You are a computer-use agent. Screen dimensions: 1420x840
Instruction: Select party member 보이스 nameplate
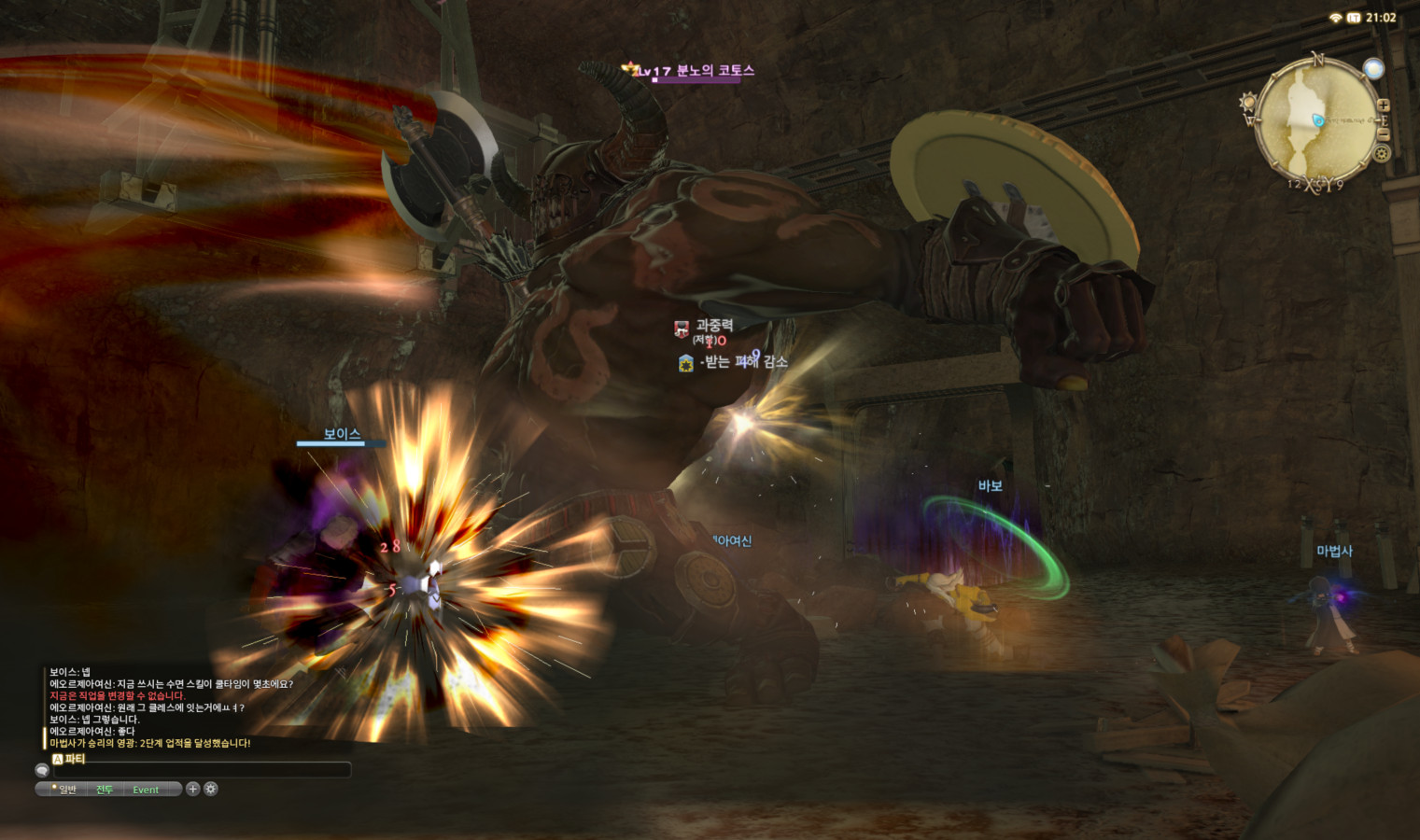[342, 434]
